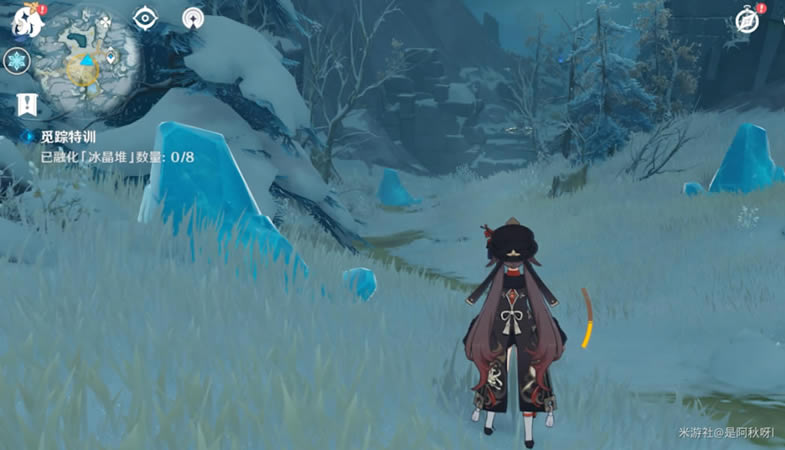The width and height of the screenshot is (785, 450).
Task: Click the snowflake sheer cold icon
Action: point(18,61)
